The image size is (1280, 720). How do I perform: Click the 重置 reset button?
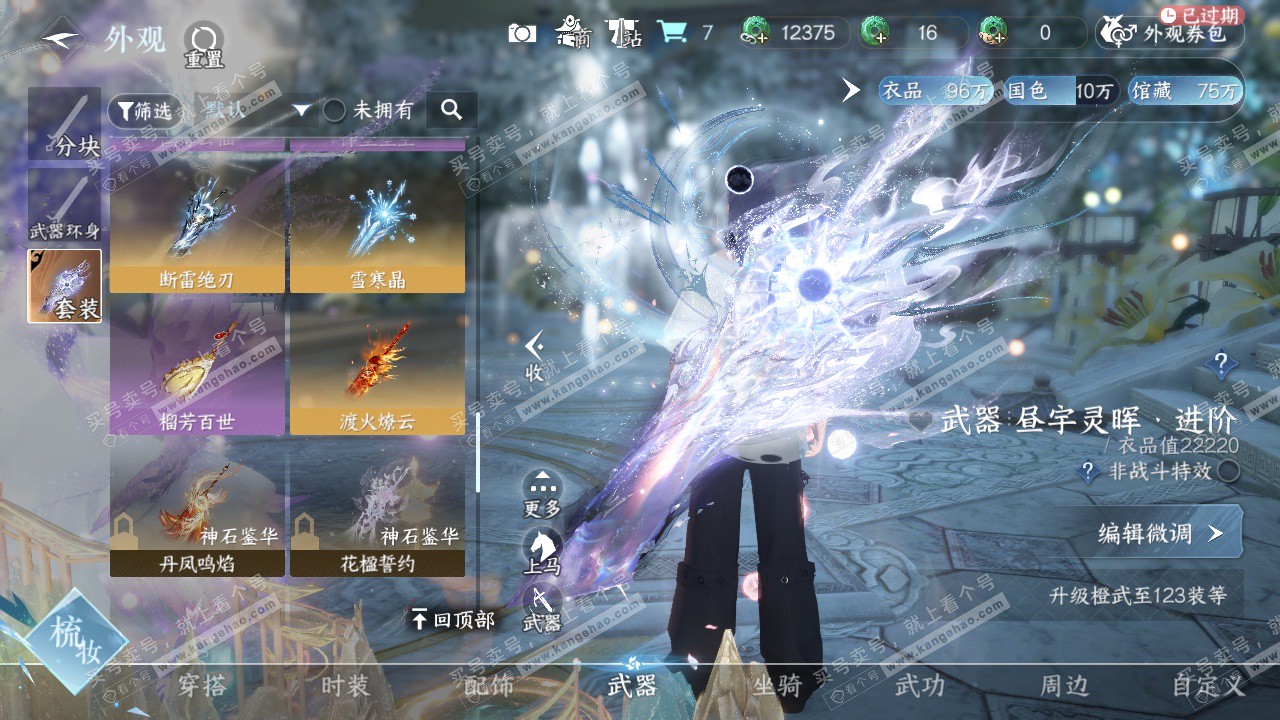tap(204, 44)
